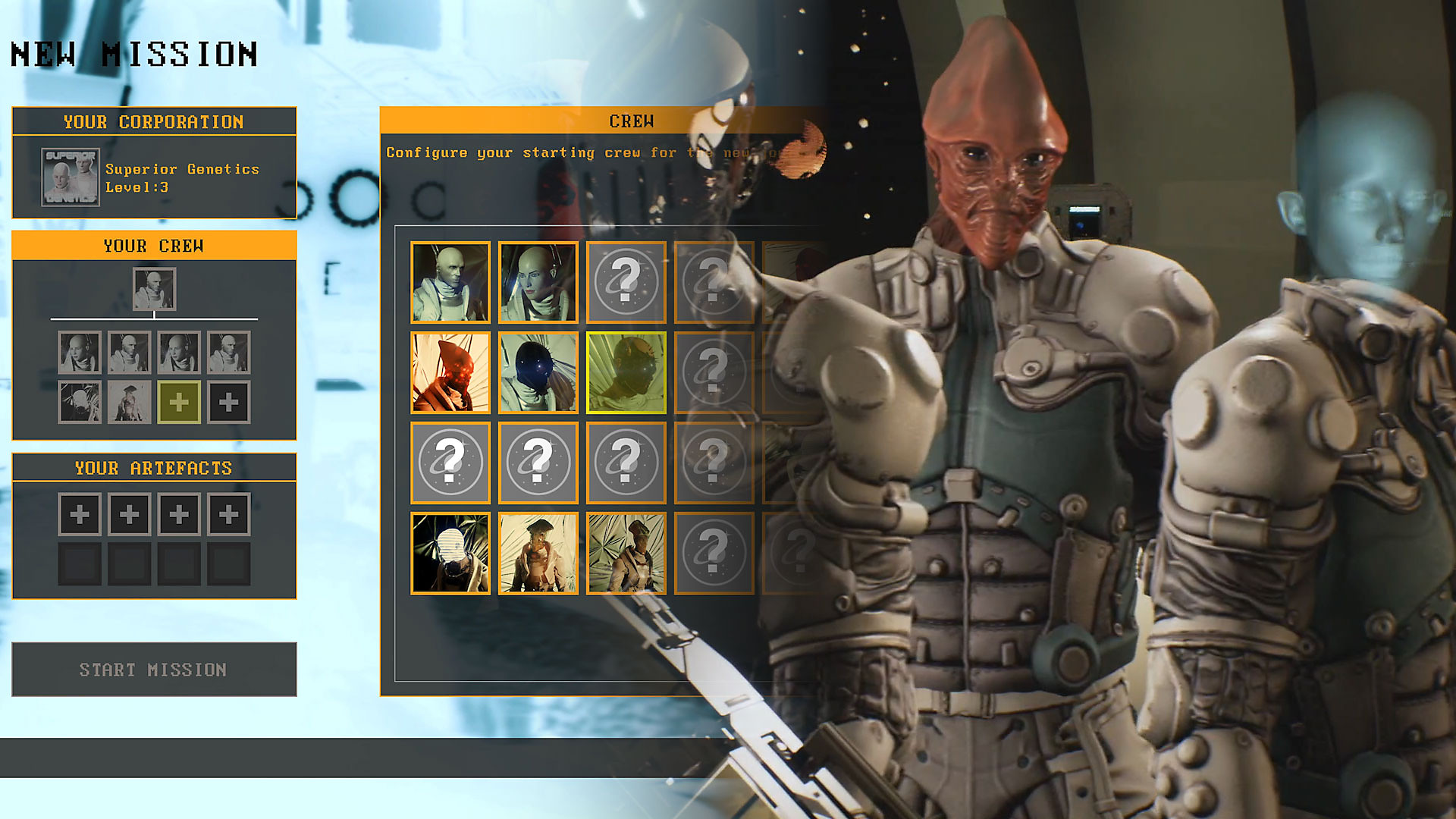1456x819 pixels.
Task: Reveal the hidden crew slot beside the insect alien
Action: coord(714,372)
